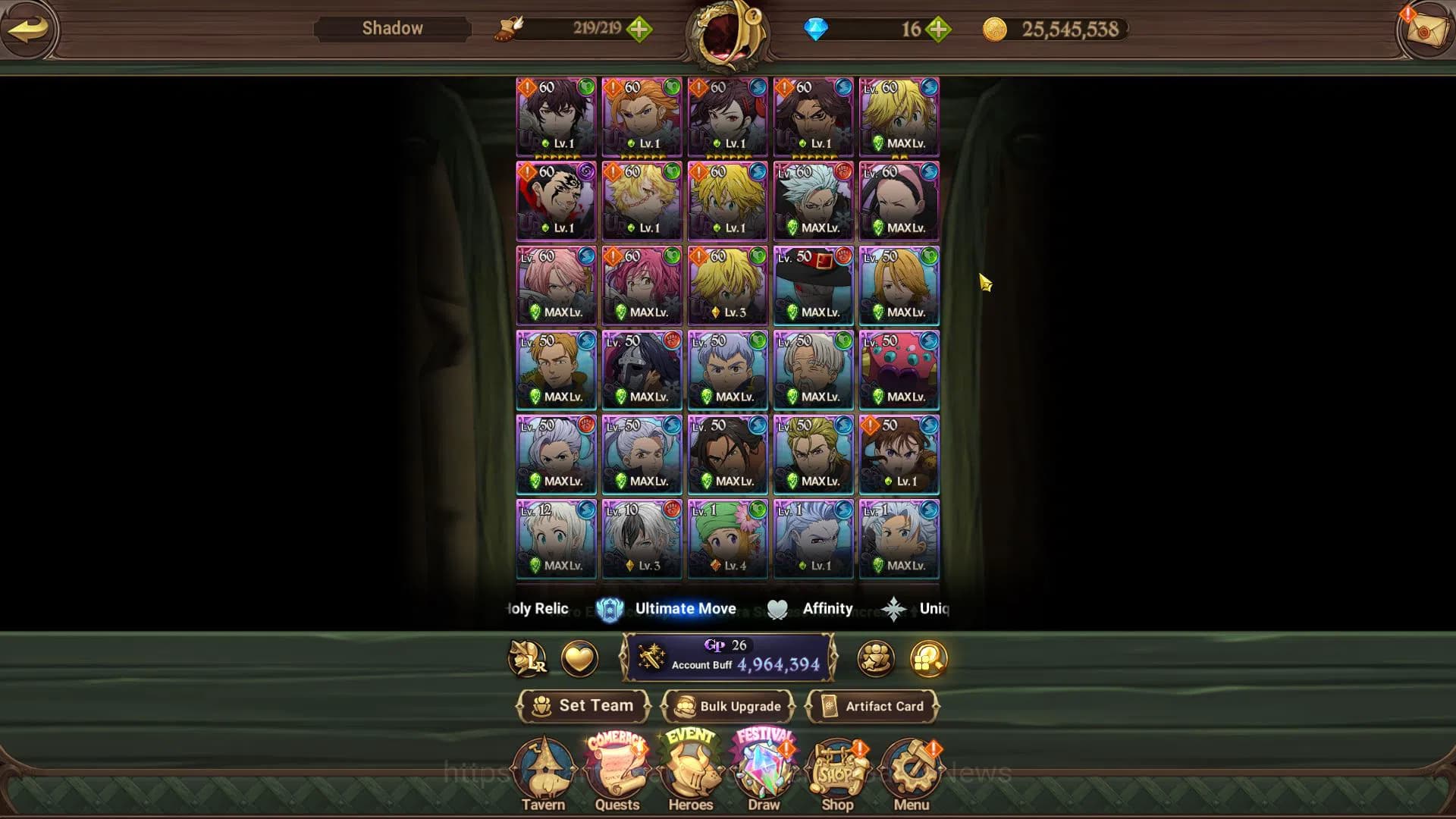Select the witch-hat hero card
This screenshot has height=819, width=1456.
point(813,285)
